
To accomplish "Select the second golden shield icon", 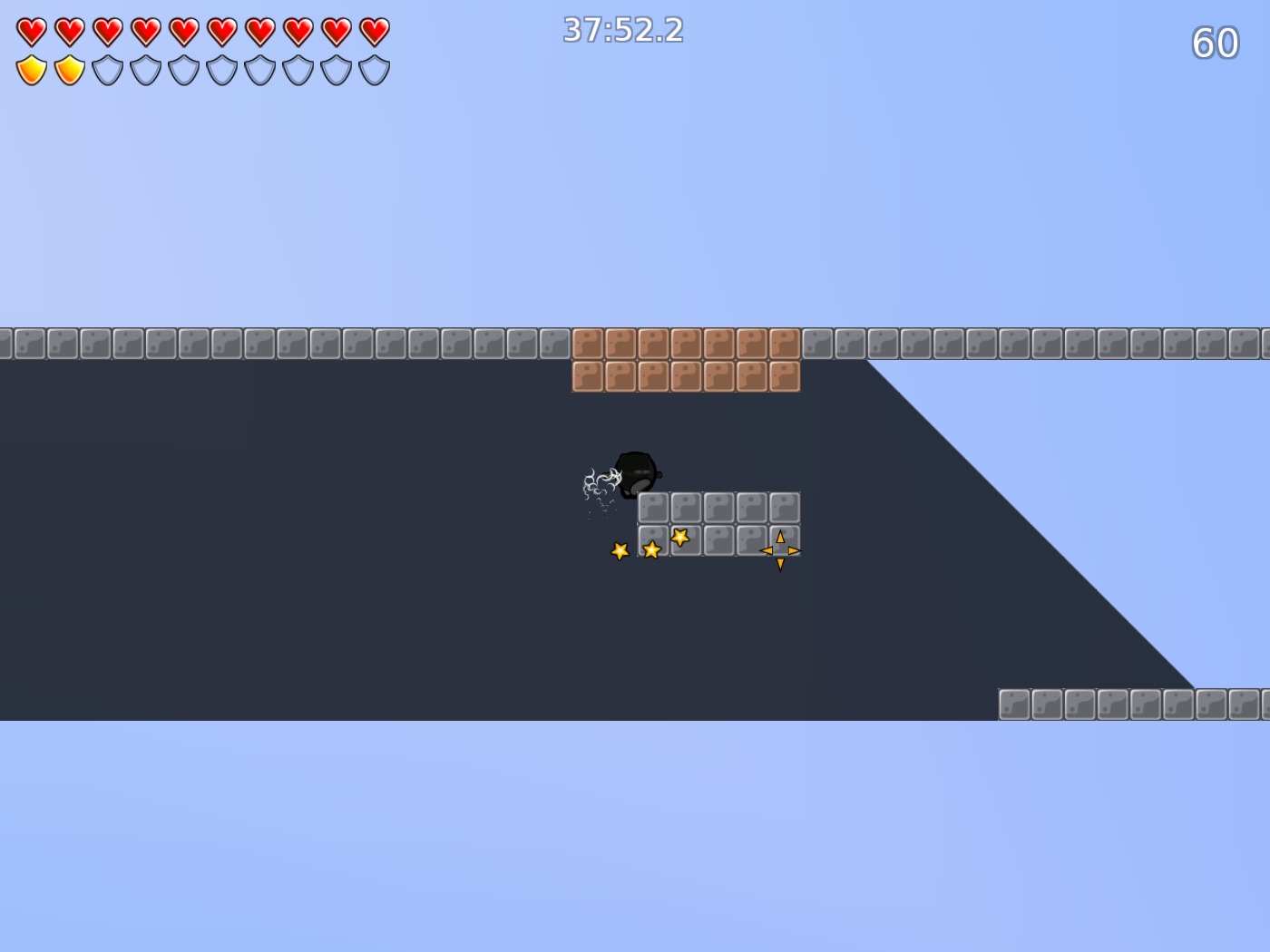I will click(x=68, y=68).
